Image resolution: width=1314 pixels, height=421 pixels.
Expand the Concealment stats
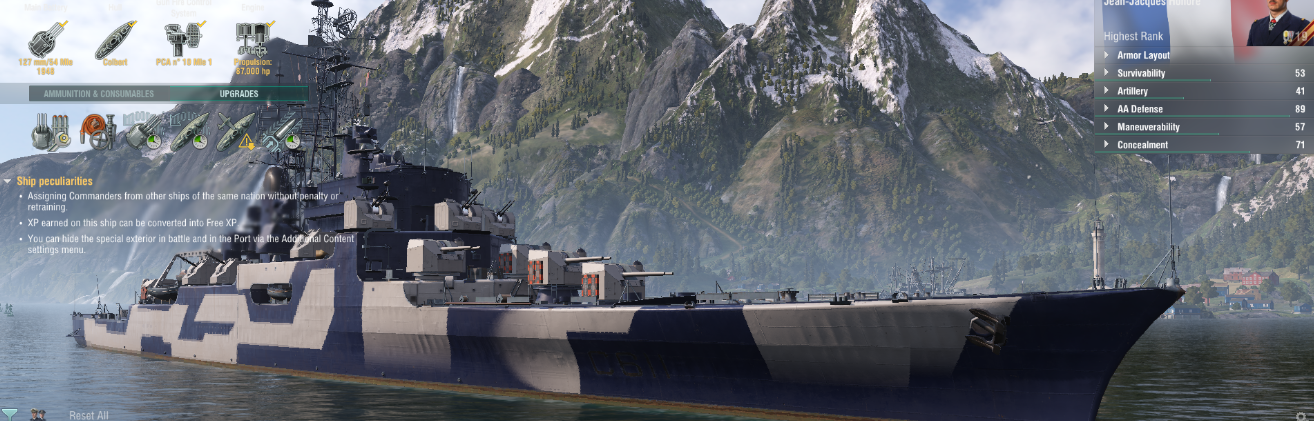click(x=1142, y=145)
